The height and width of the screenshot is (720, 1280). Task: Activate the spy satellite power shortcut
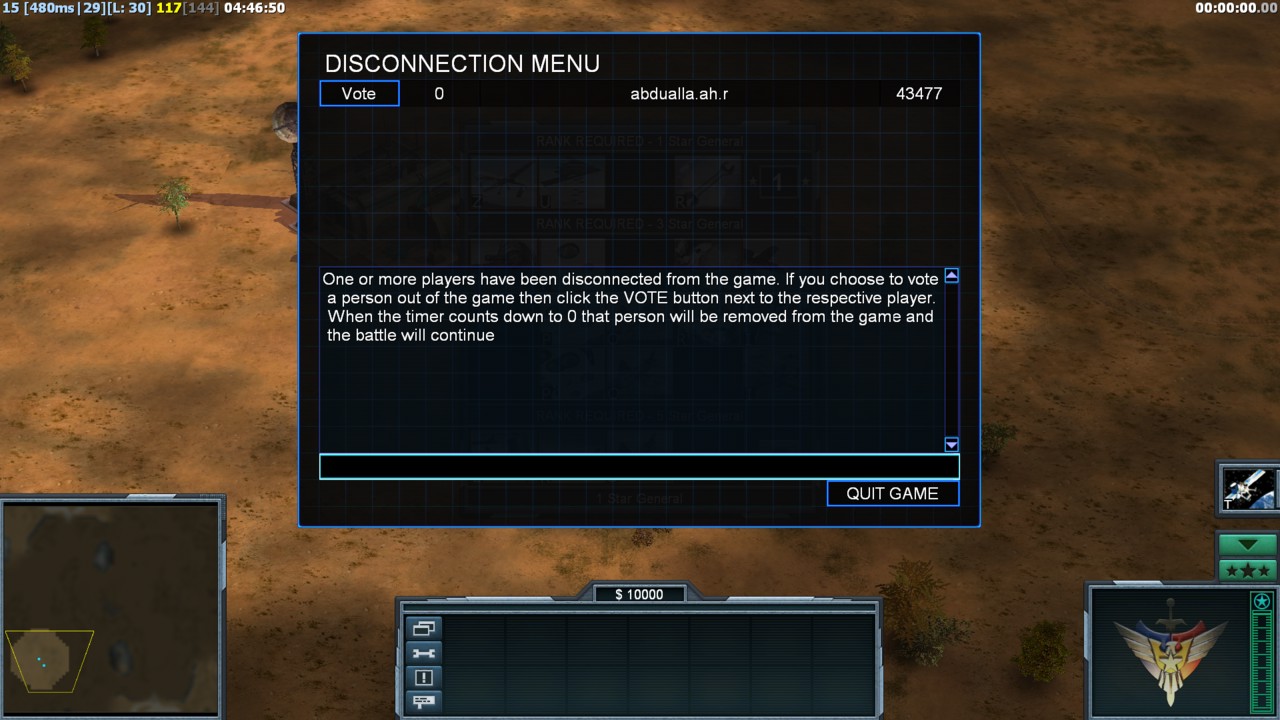click(x=1248, y=489)
